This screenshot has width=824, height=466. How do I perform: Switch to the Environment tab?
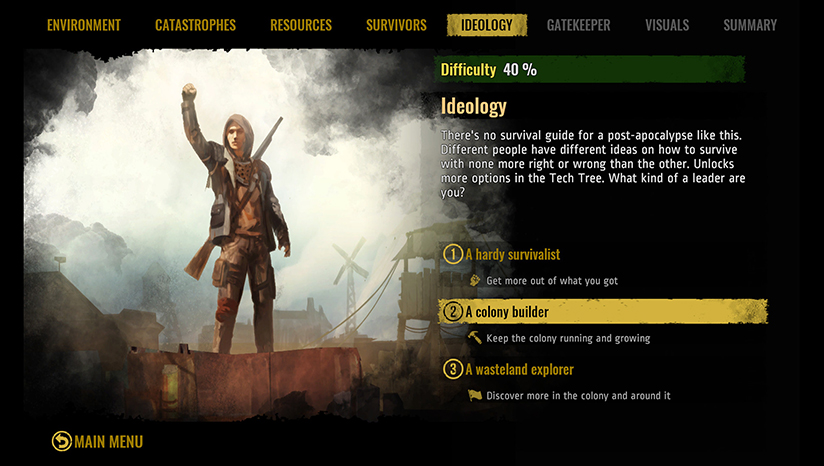pos(84,25)
